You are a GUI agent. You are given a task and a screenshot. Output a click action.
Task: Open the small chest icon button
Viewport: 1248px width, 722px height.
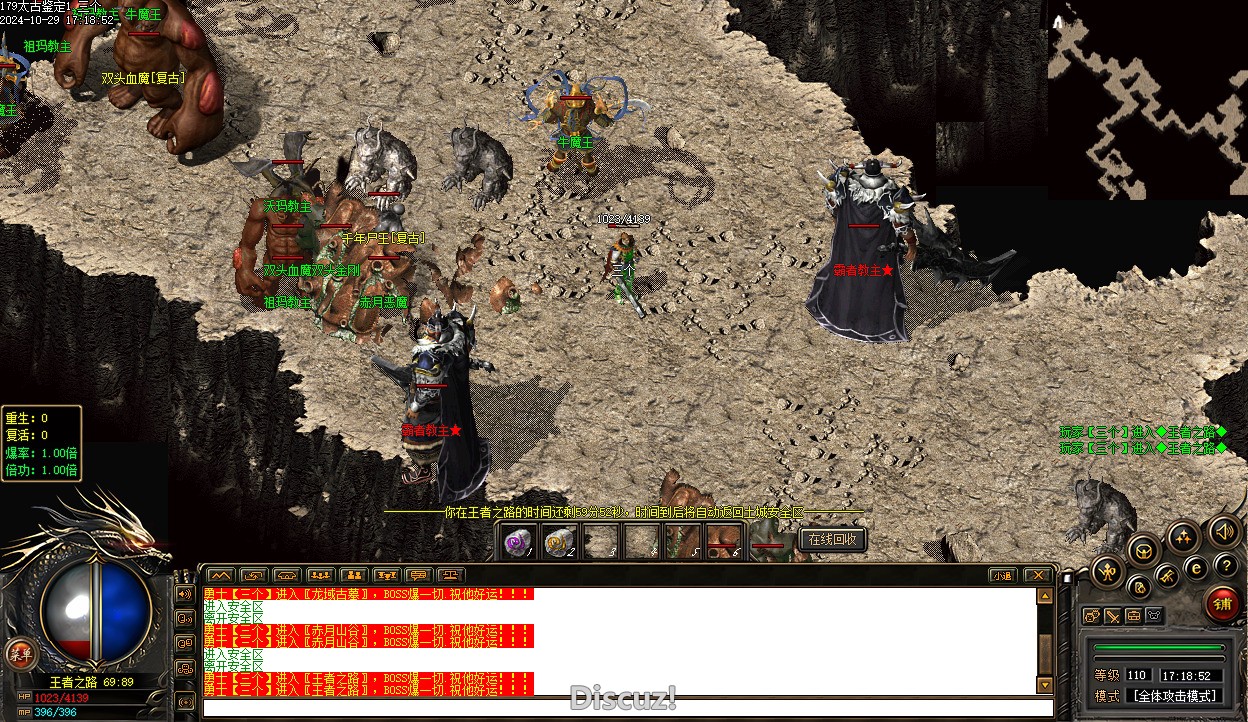click(x=1133, y=616)
